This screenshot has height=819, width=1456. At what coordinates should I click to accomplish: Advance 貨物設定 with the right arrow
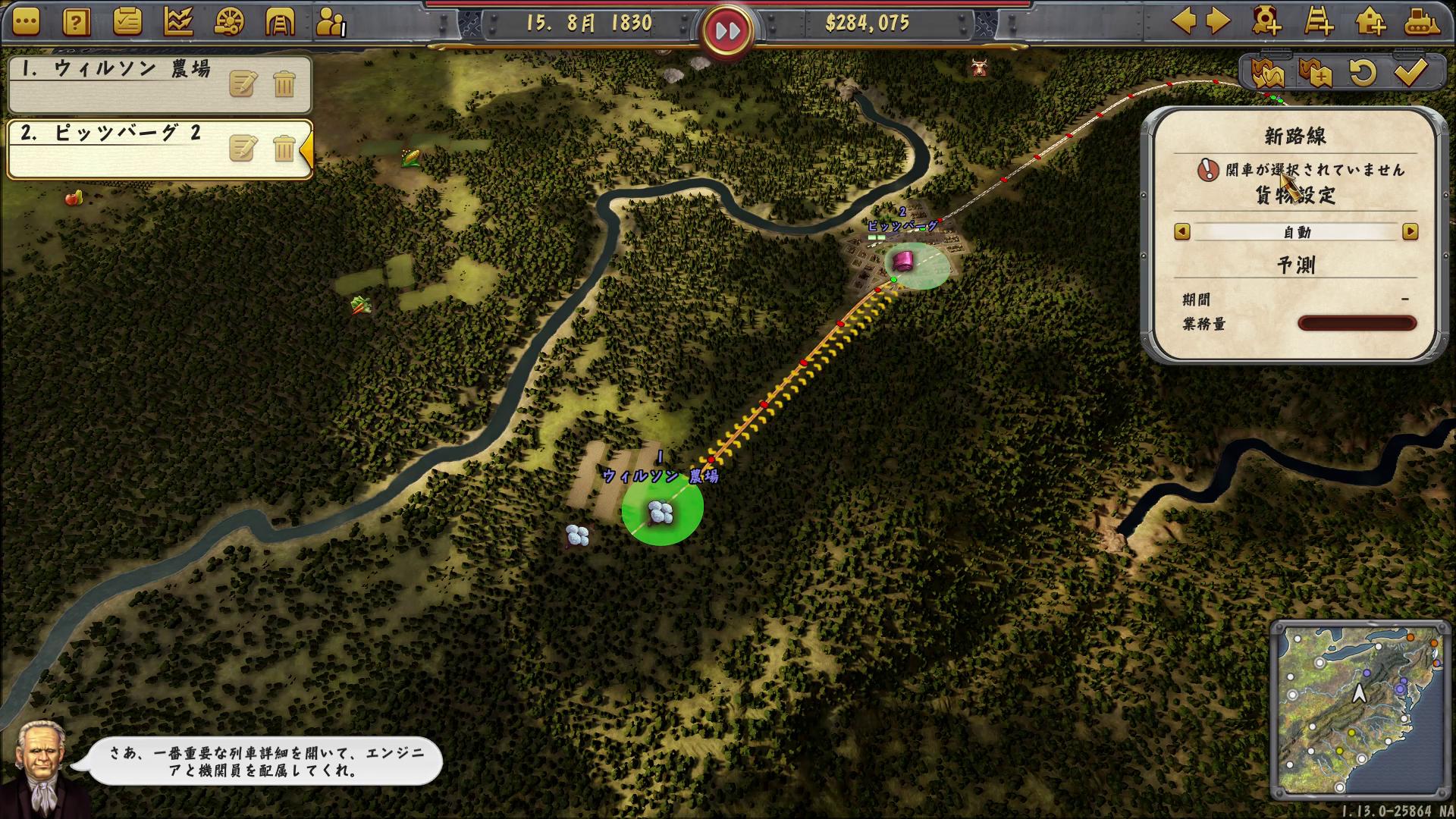click(1410, 232)
